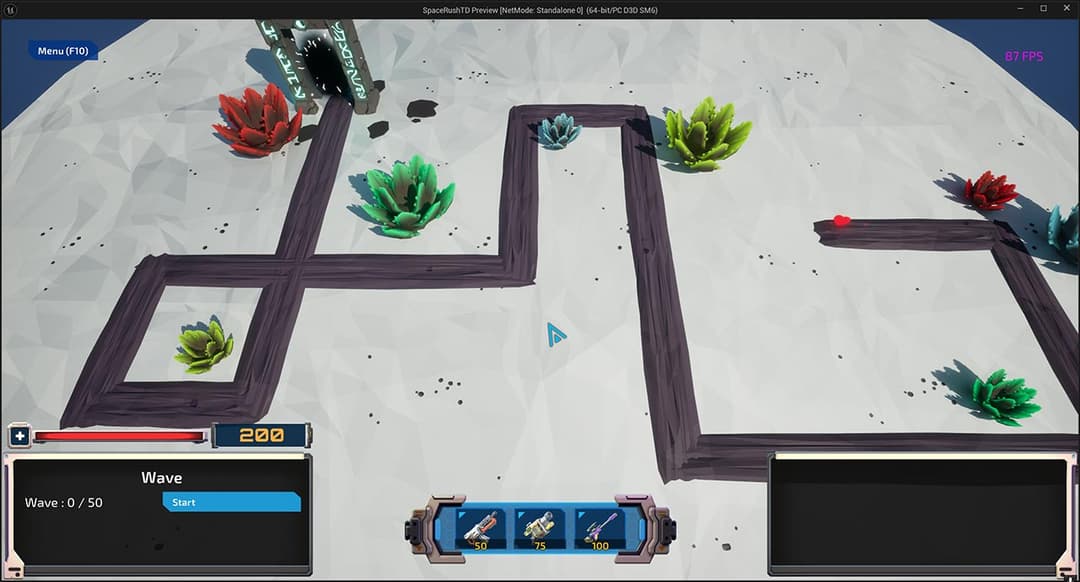Choose the 75-cost cannon tower
1080x582 pixels.
(x=540, y=528)
